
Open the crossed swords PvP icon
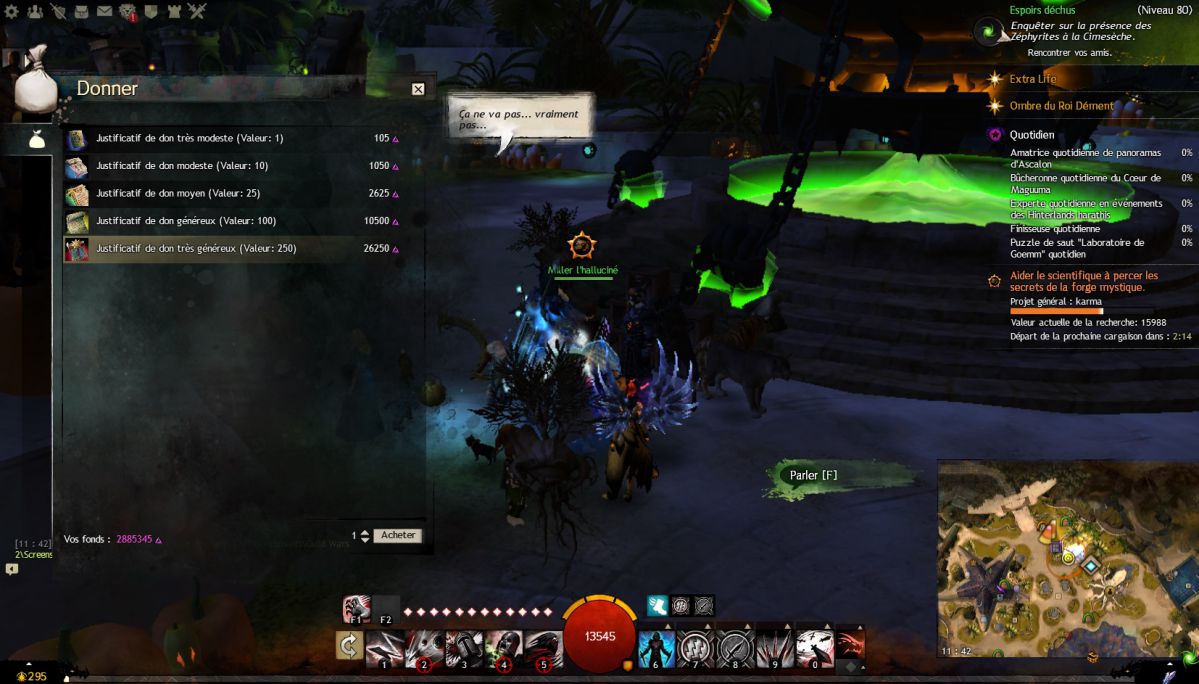point(197,12)
